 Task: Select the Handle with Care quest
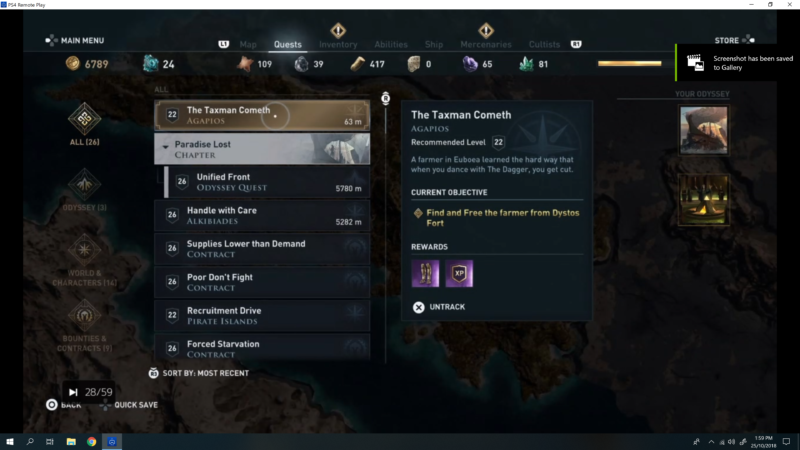[x=262, y=216]
